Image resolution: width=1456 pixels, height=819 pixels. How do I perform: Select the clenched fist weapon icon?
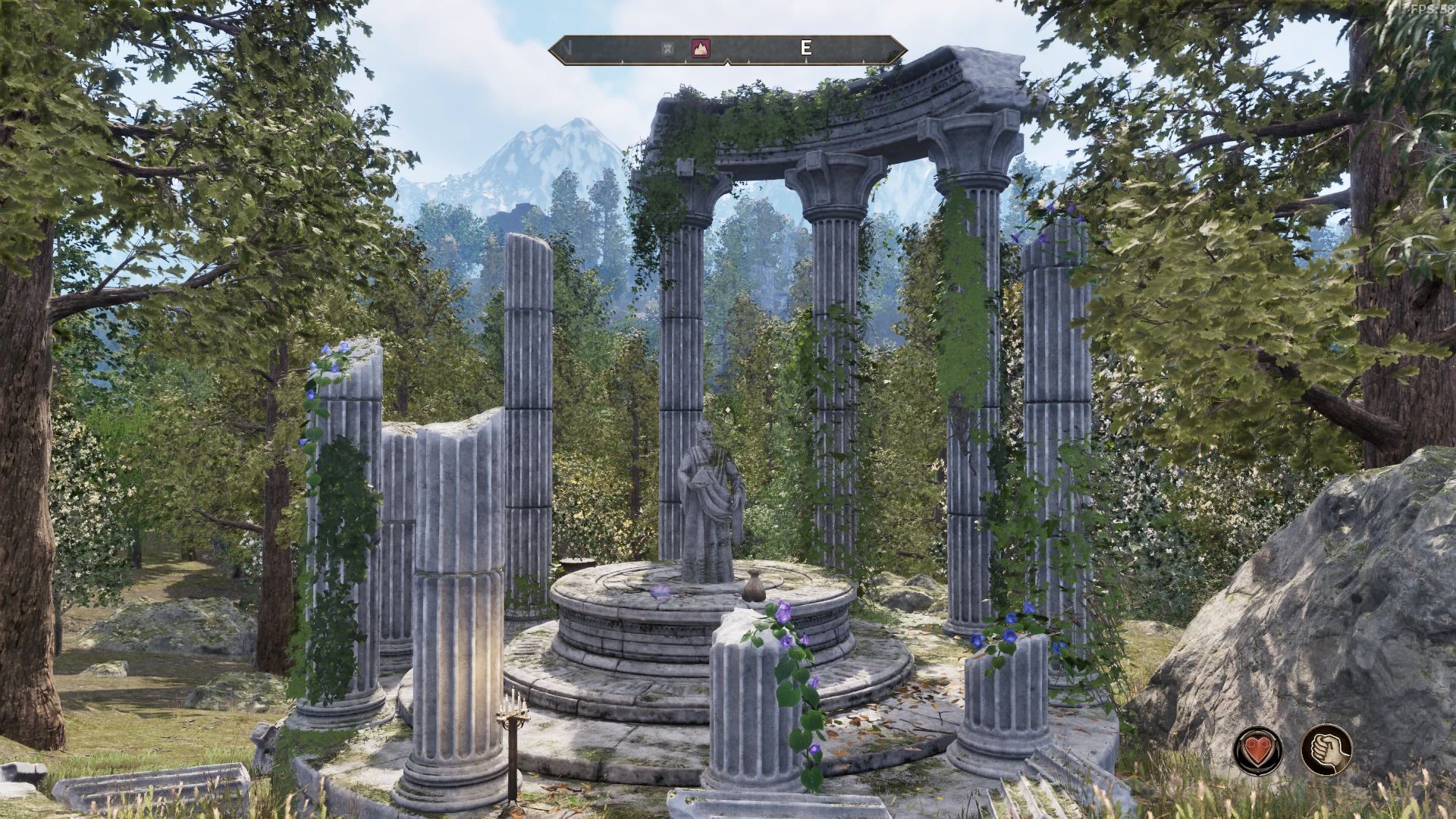1326,749
